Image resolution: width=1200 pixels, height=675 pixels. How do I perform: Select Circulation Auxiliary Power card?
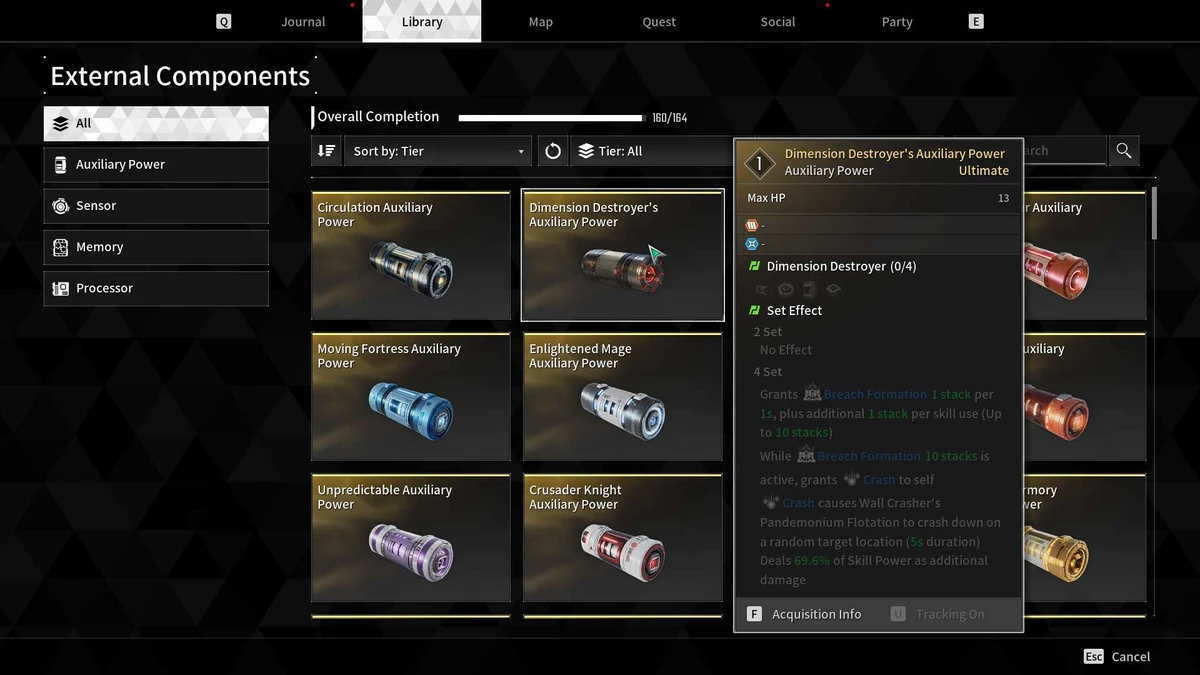click(411, 256)
